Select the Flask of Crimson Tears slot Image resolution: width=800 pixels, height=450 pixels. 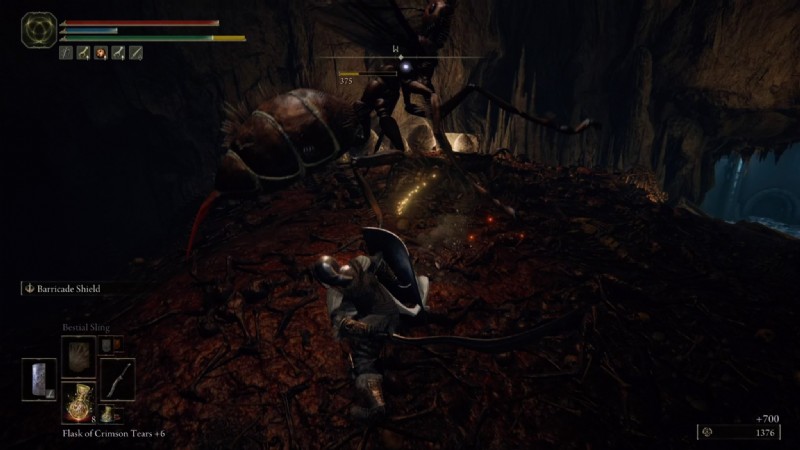pos(77,399)
